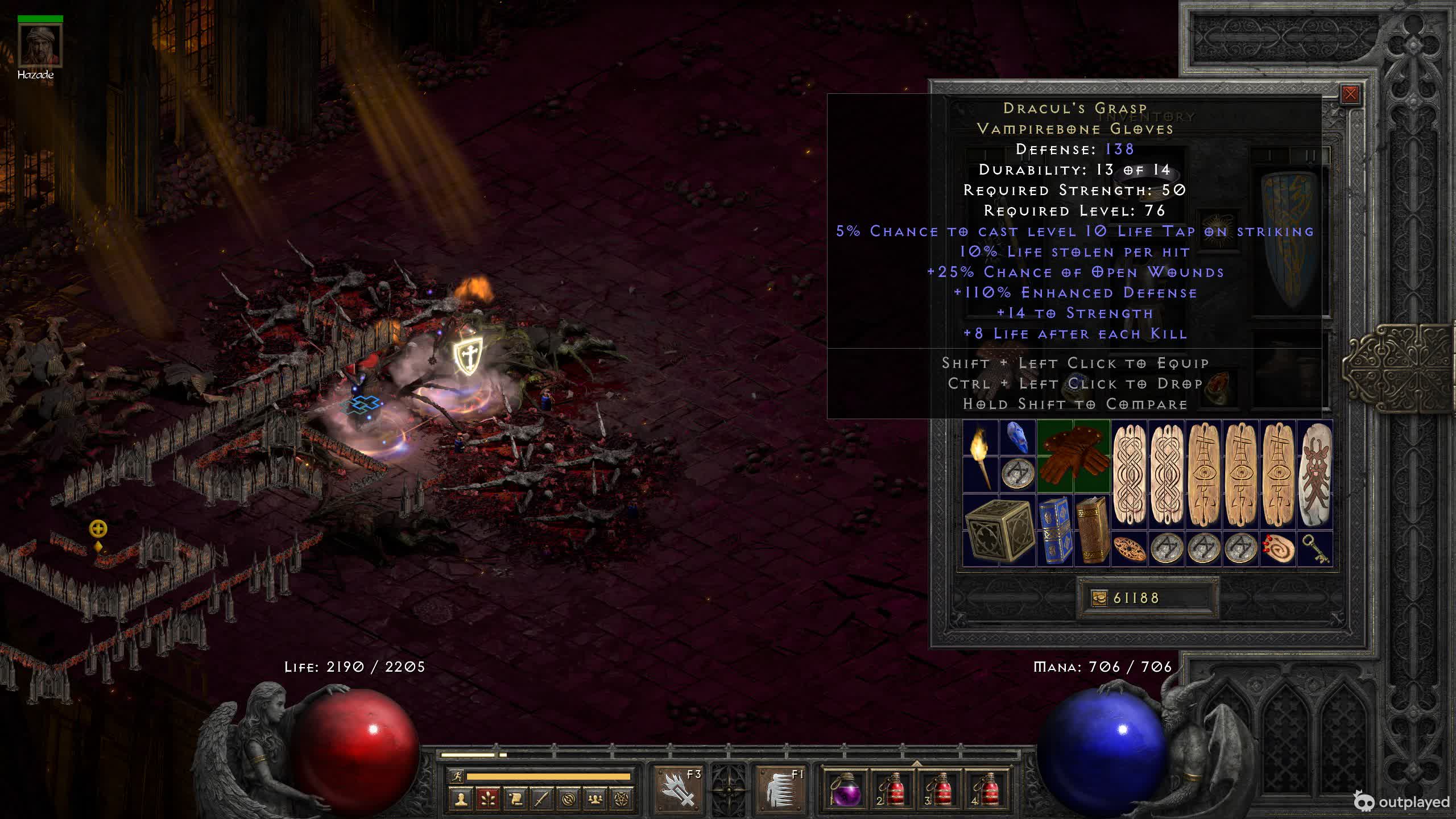Change the right skill assigned to F1
Image resolution: width=1456 pixels, height=819 pixels.
pos(781,788)
